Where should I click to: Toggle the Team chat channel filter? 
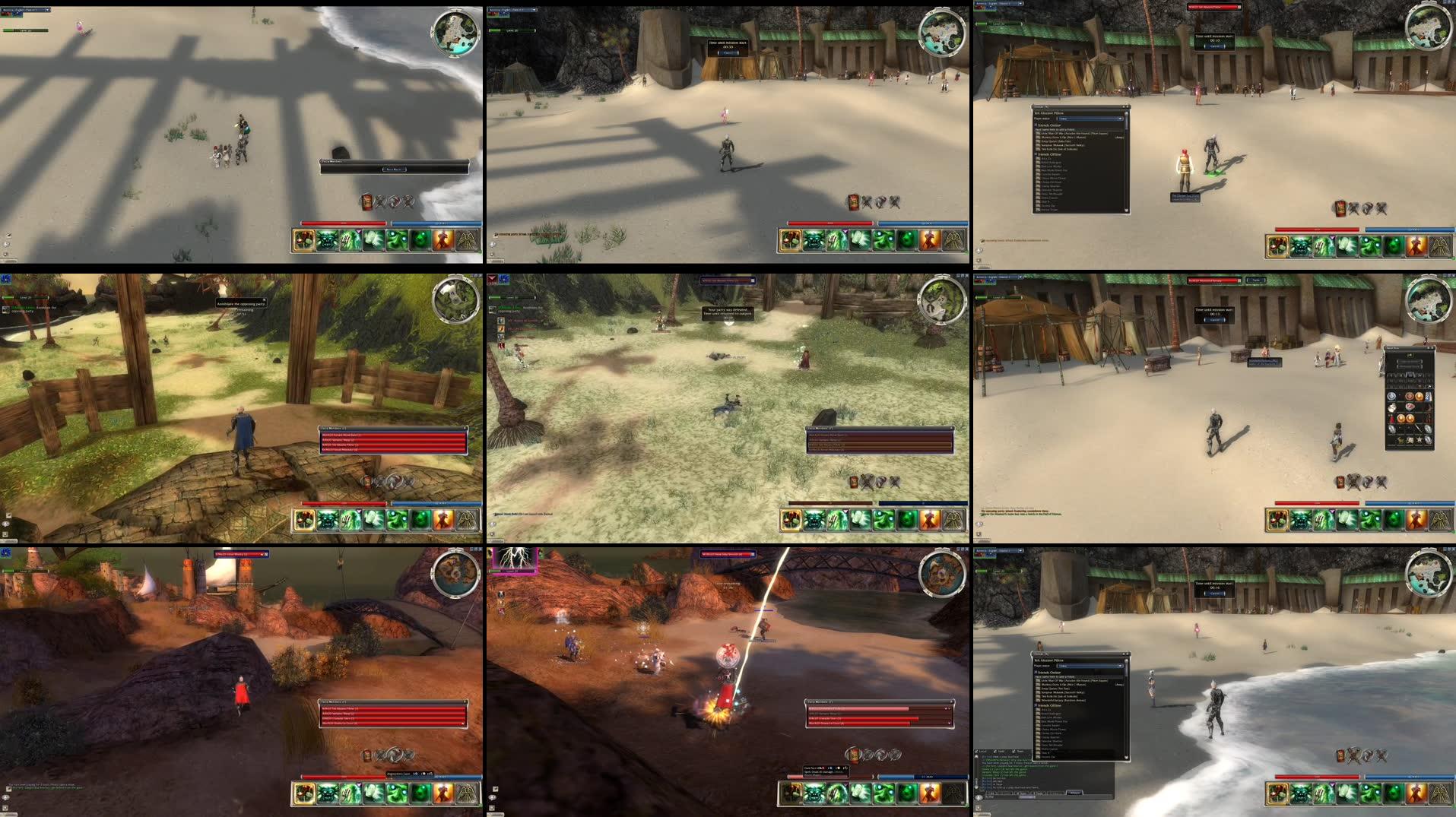(x=1013, y=751)
